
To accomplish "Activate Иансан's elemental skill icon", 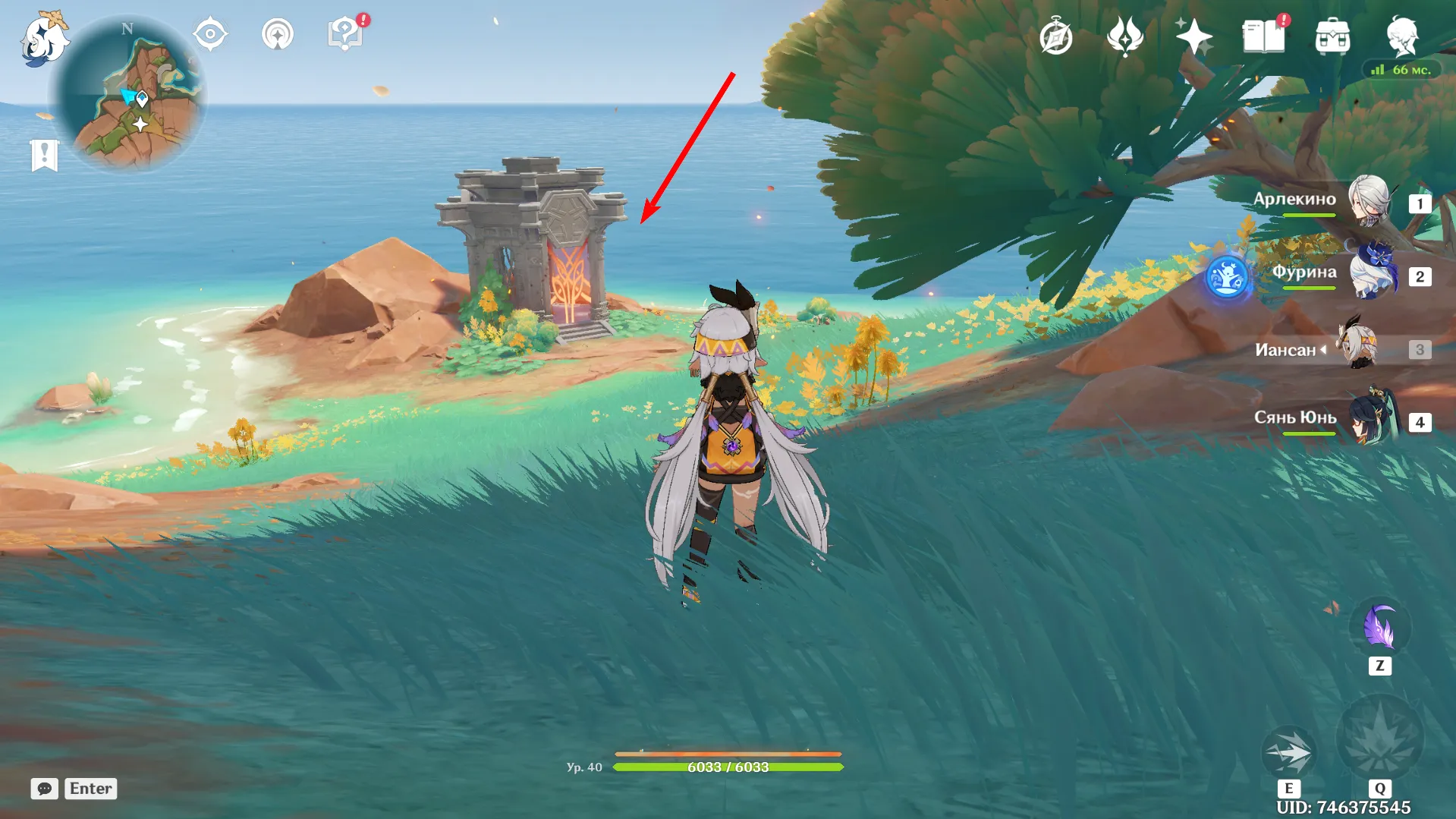I will pyautogui.click(x=1288, y=751).
